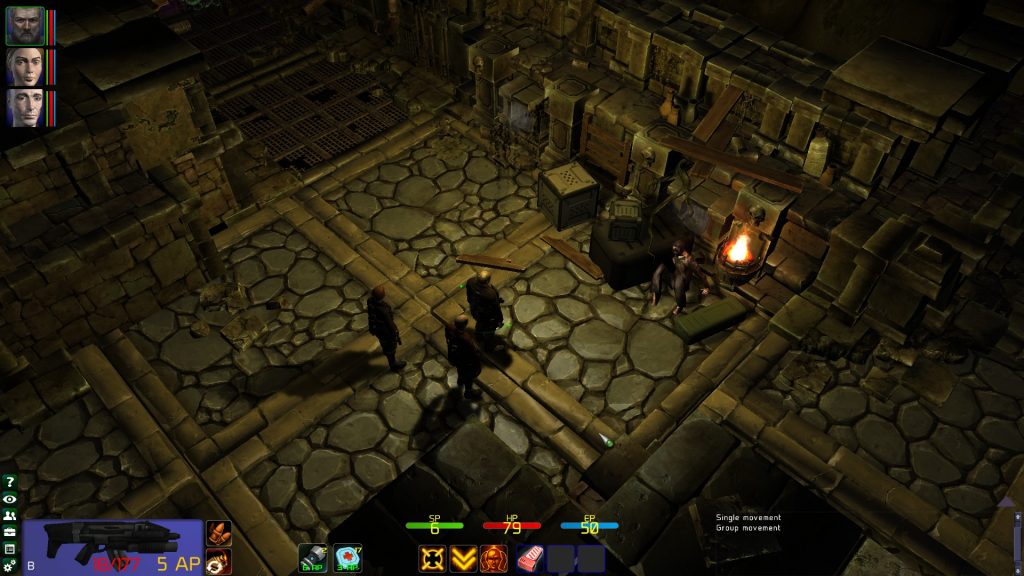The height and width of the screenshot is (576, 1024).
Task: Open the gear settings menu
Action: click(x=10, y=566)
